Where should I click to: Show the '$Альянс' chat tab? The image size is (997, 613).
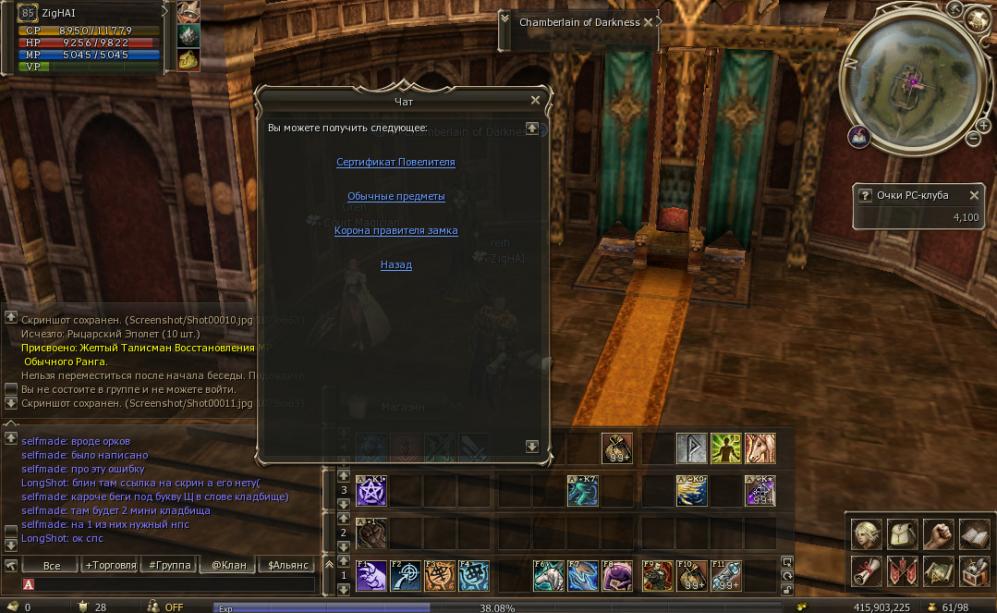286,565
